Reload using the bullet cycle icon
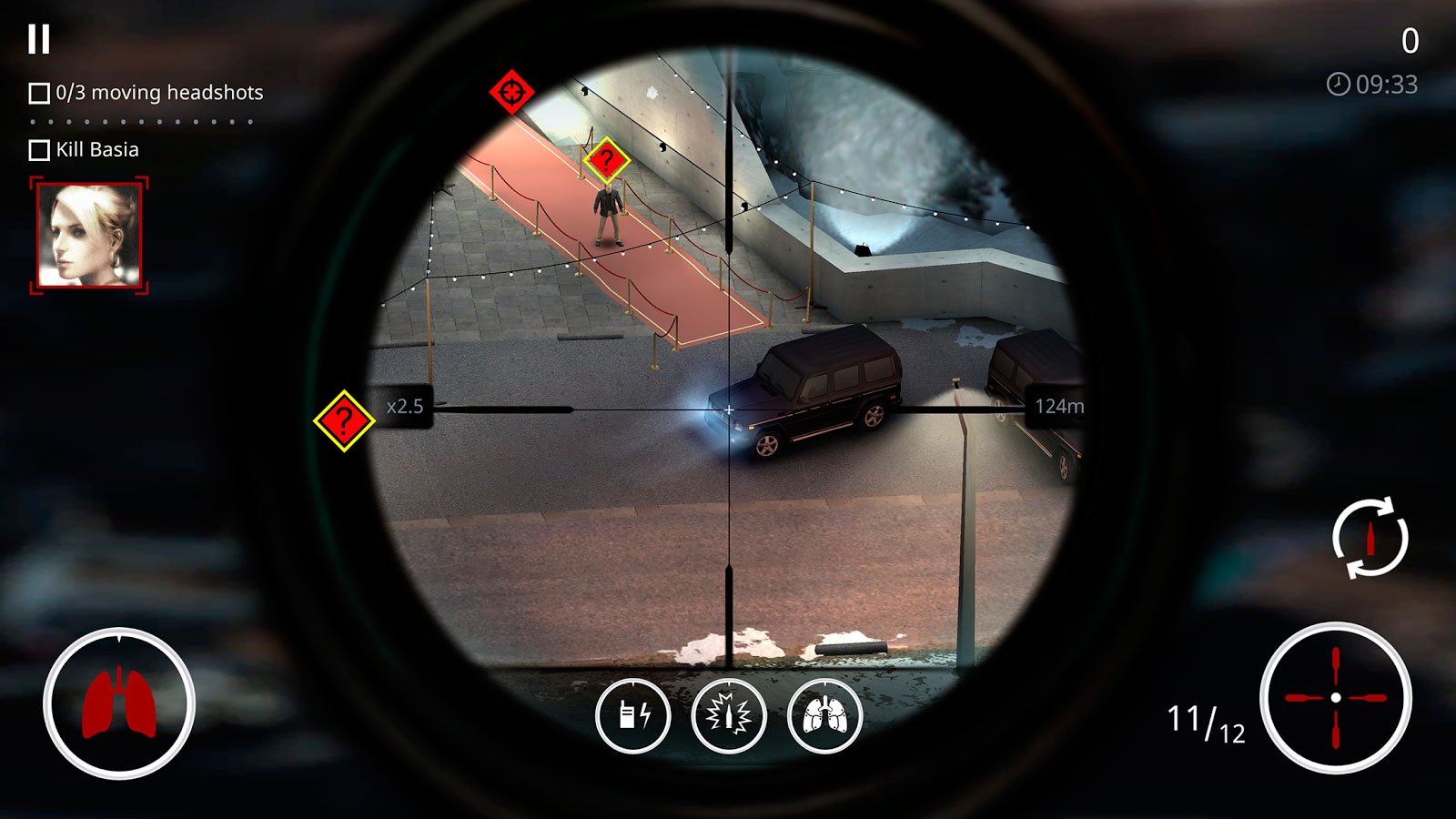1456x819 pixels. click(1370, 537)
